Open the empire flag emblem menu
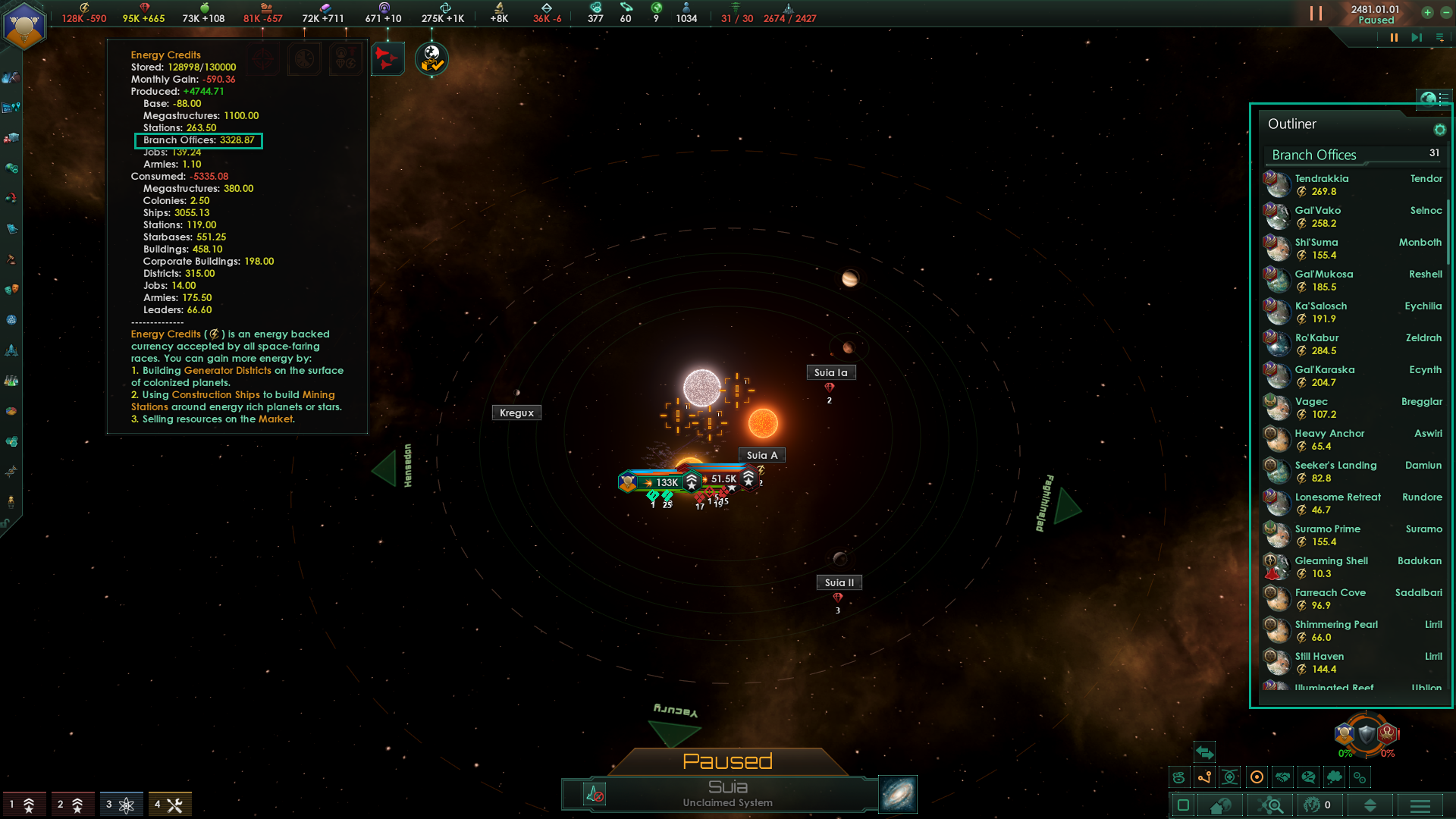 pos(24,25)
